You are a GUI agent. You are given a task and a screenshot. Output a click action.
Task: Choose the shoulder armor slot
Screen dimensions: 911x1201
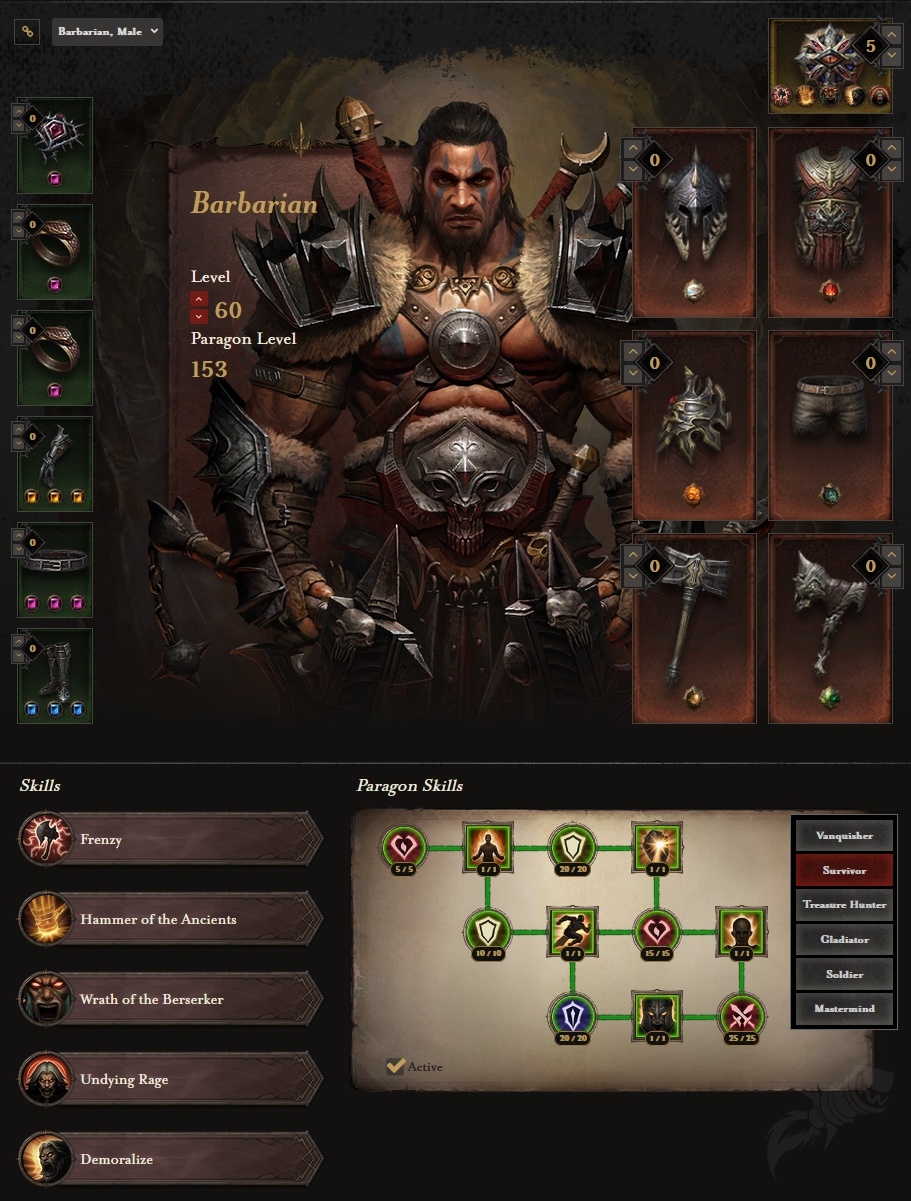(694, 425)
